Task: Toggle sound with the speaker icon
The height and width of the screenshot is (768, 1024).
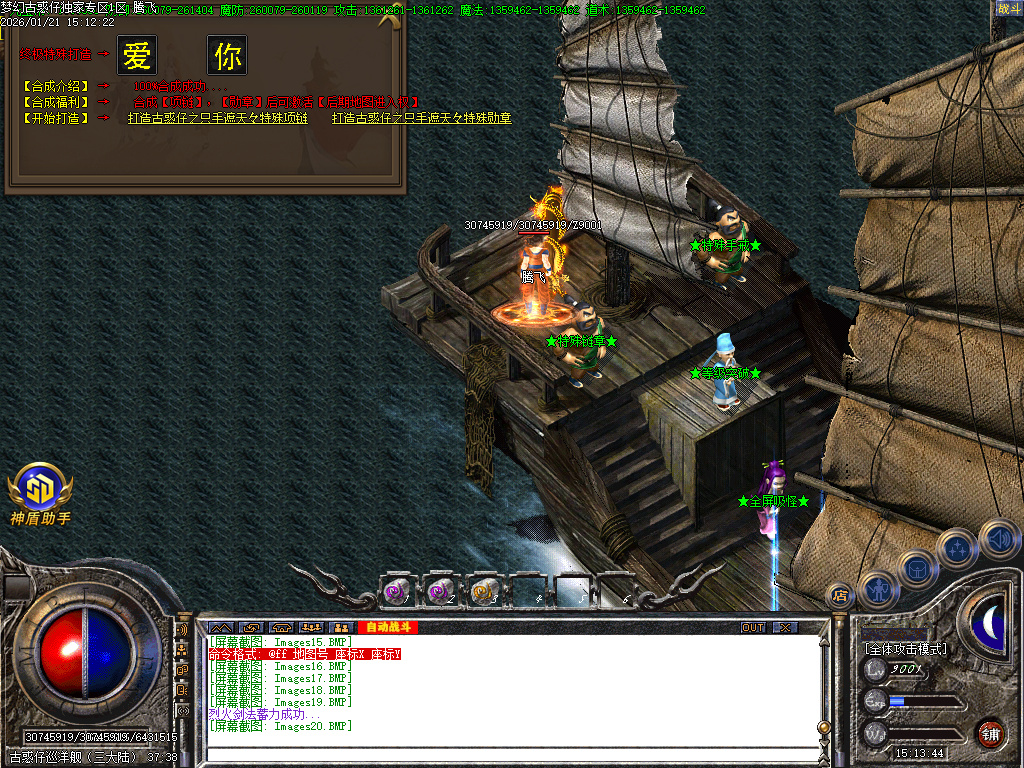Action: click(x=999, y=537)
